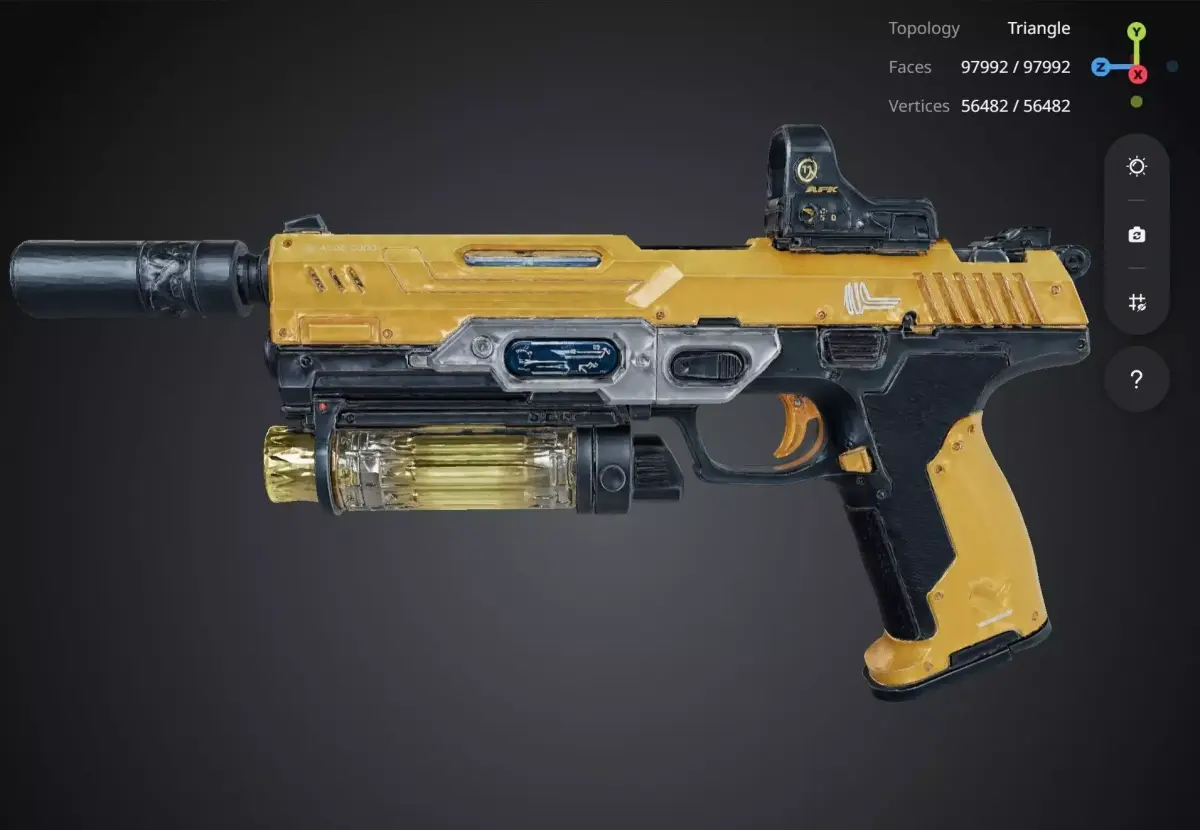The height and width of the screenshot is (830, 1200).
Task: Open the sun lighting settings
Action: (1136, 167)
